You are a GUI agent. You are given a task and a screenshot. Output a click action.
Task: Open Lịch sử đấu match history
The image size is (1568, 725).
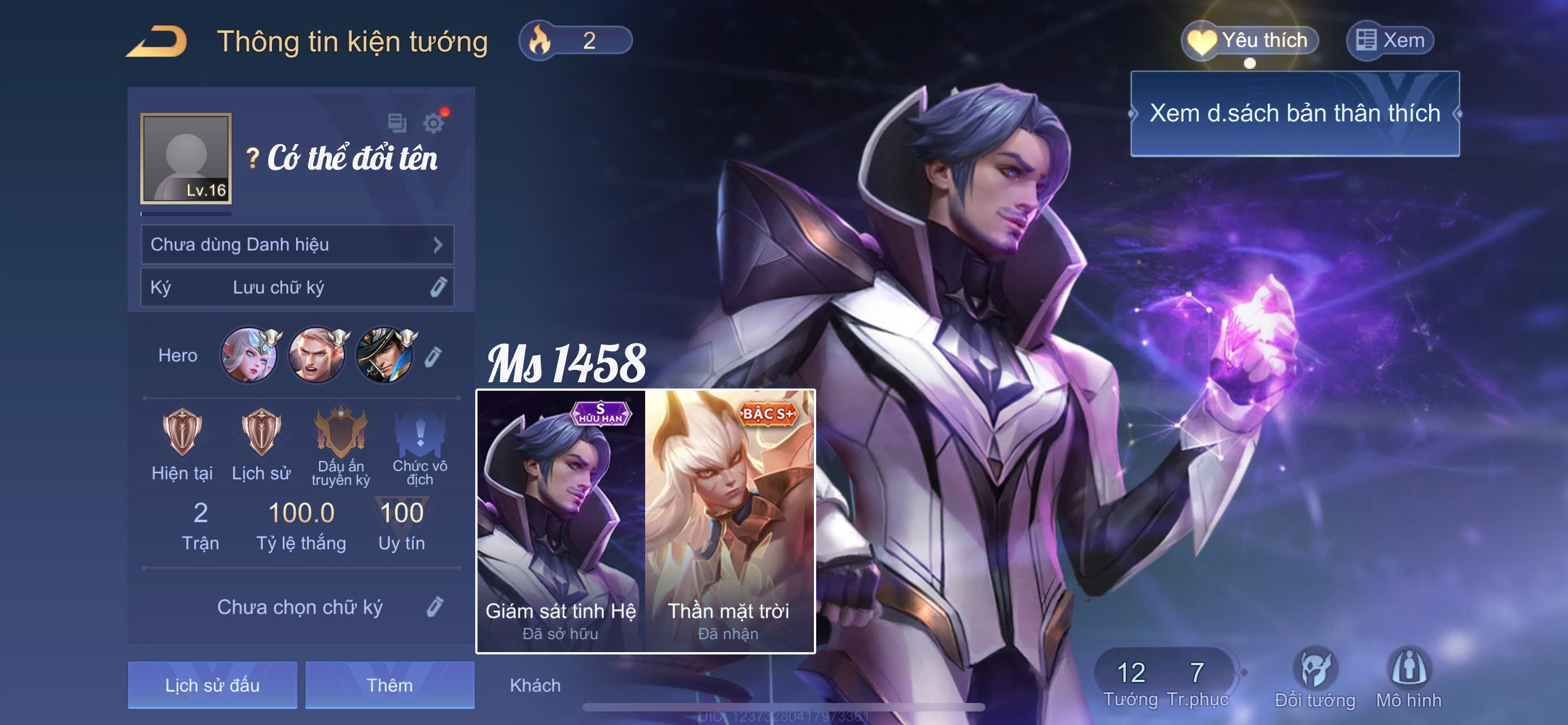212,685
